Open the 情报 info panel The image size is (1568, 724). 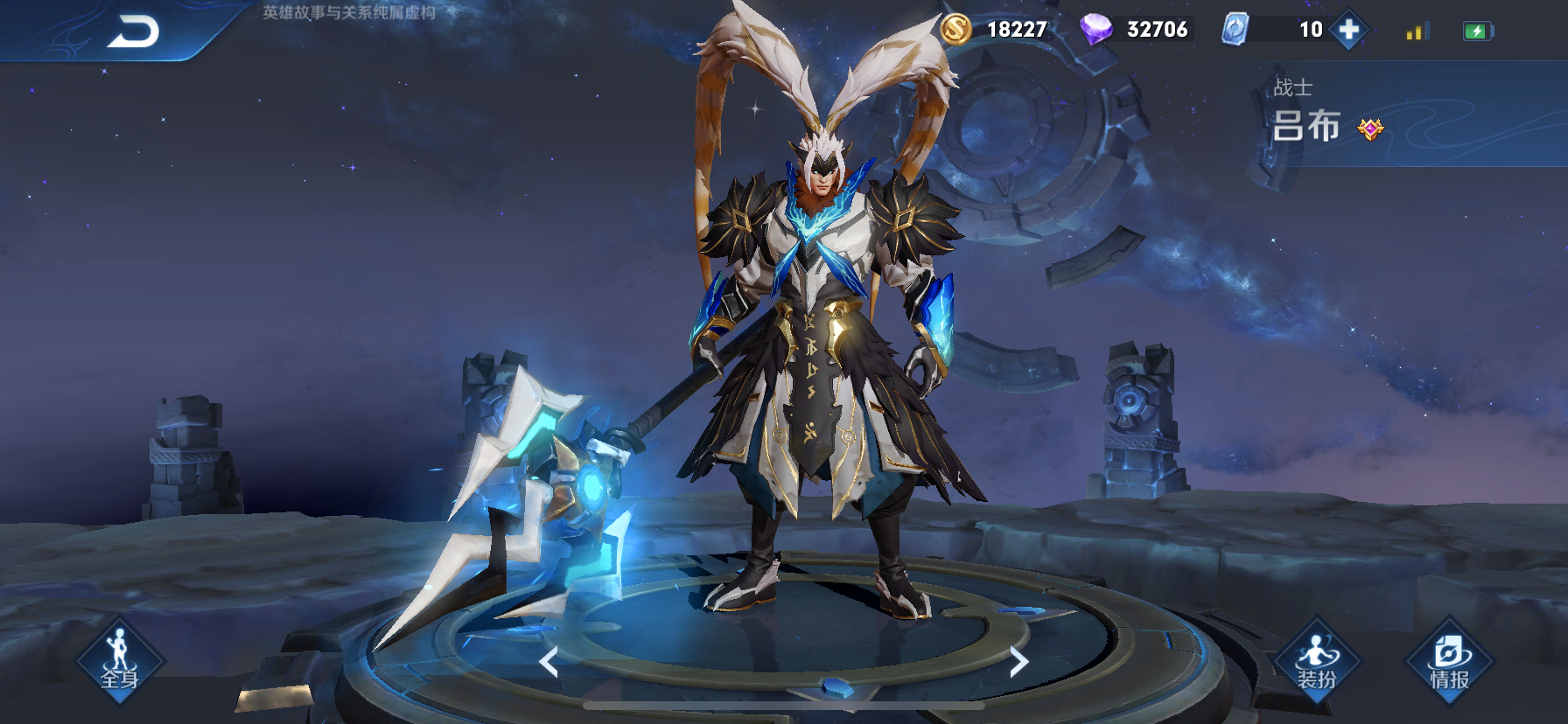(x=1449, y=662)
